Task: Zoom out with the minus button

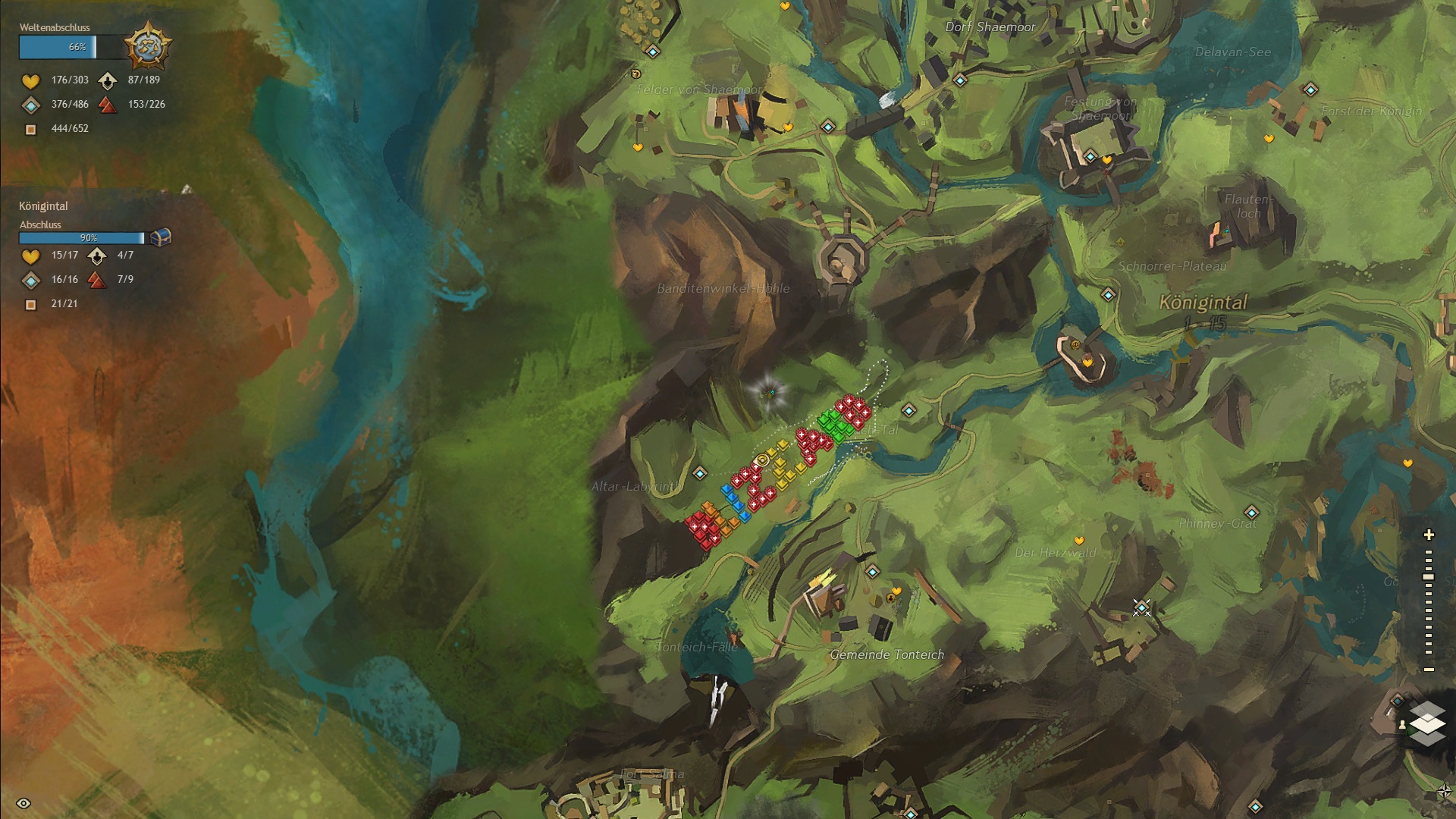Action: (x=1429, y=670)
